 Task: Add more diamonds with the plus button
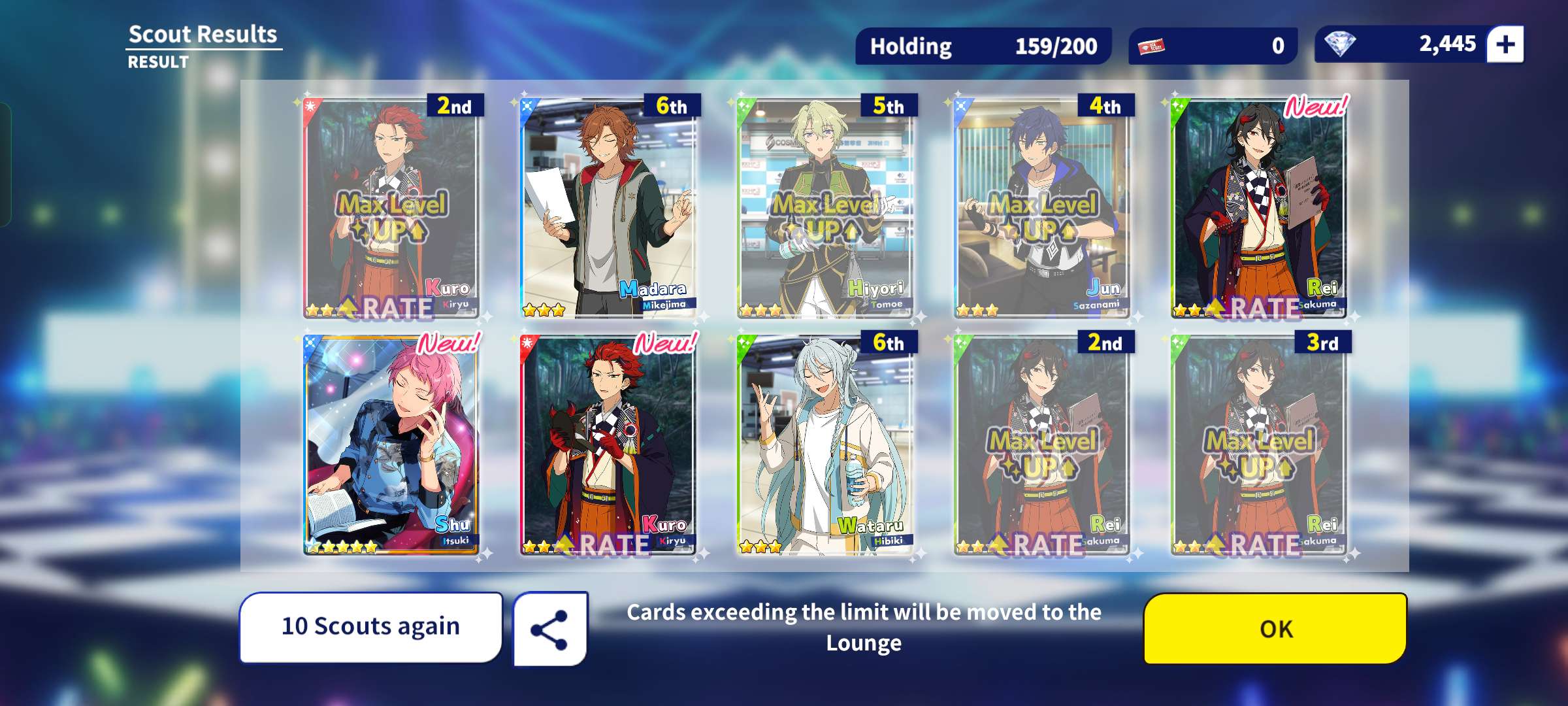click(x=1505, y=44)
